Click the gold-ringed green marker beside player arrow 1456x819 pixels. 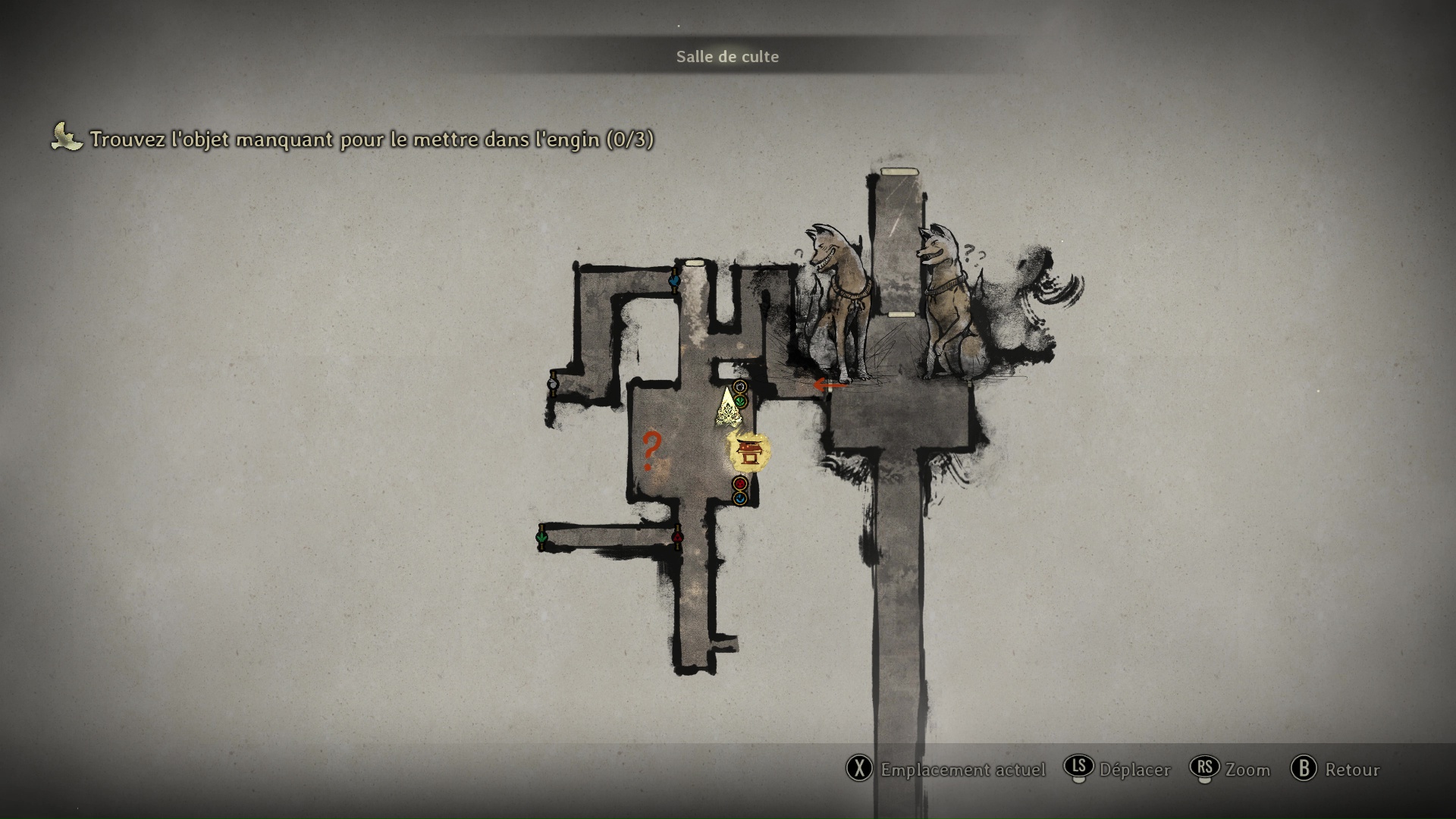pyautogui.click(x=741, y=401)
